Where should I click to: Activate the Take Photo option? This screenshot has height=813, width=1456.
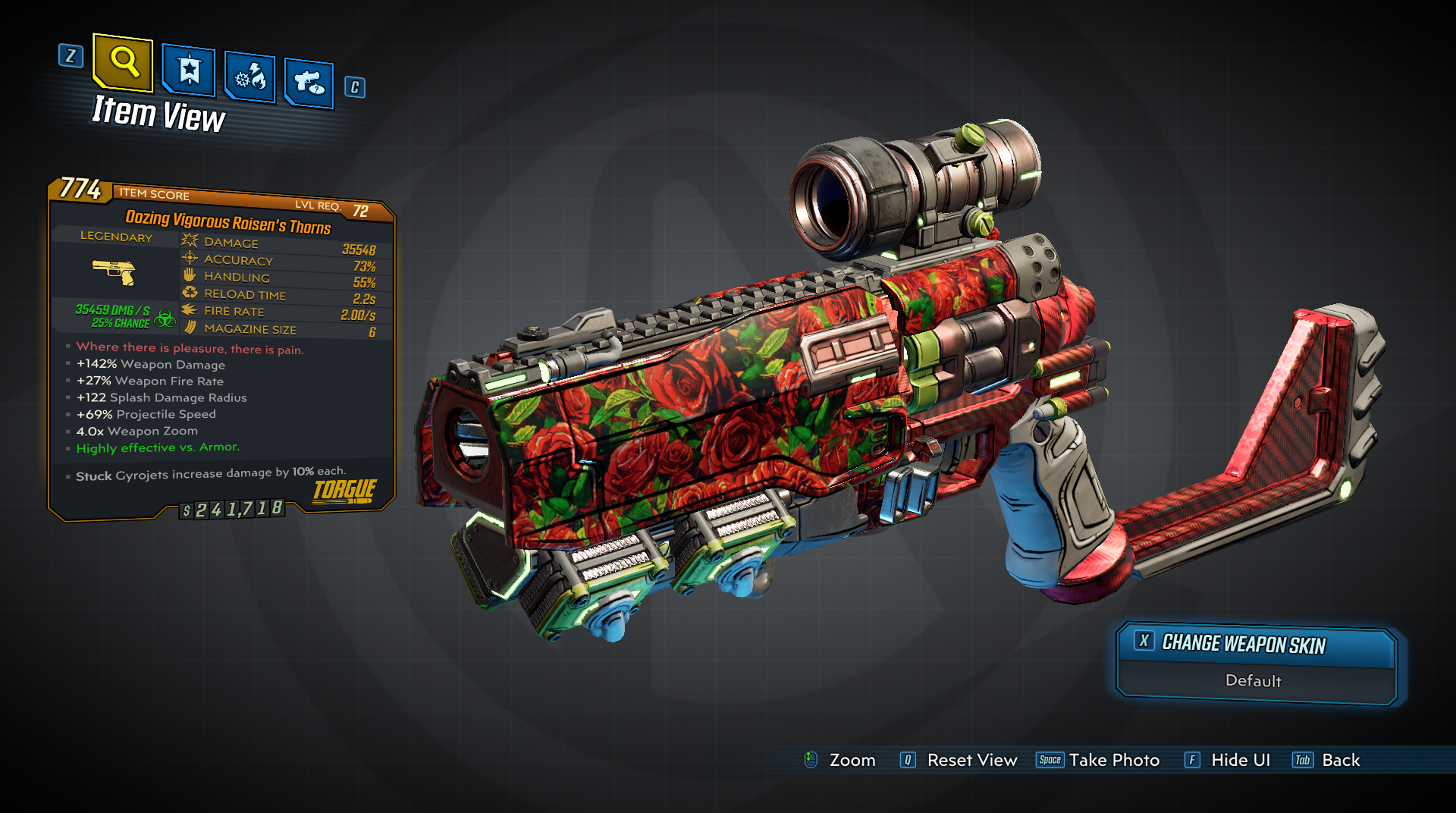1099,760
